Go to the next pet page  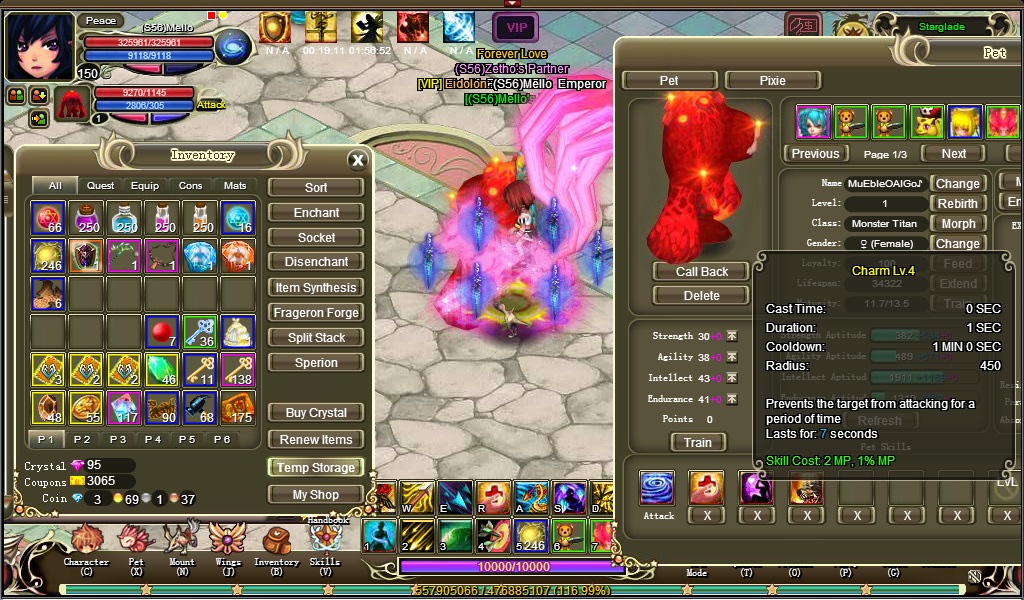click(x=953, y=154)
